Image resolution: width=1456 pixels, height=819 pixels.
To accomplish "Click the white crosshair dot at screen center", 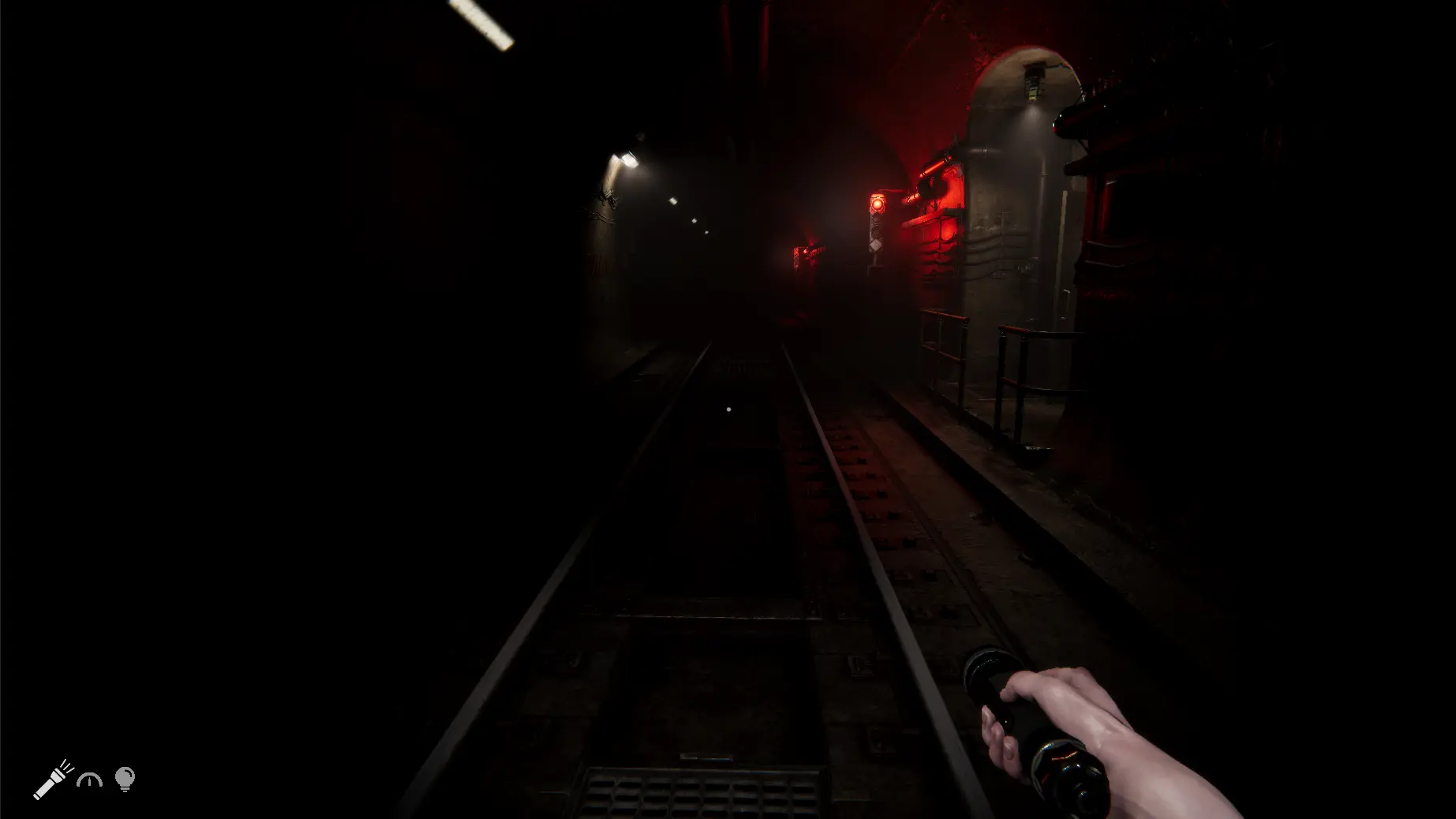I will 728,409.
